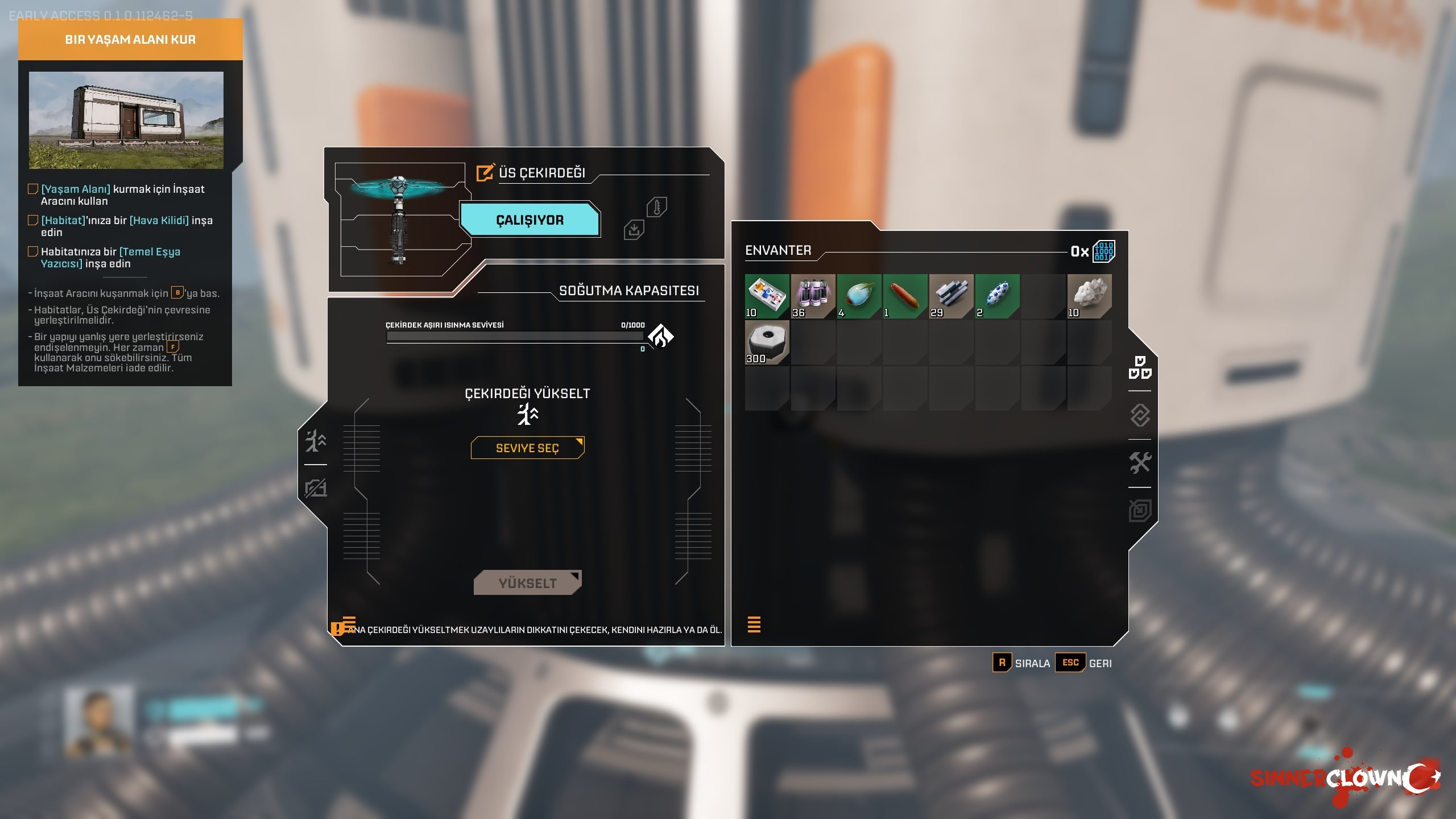Switch to the core upgrade side tab

coord(316,441)
